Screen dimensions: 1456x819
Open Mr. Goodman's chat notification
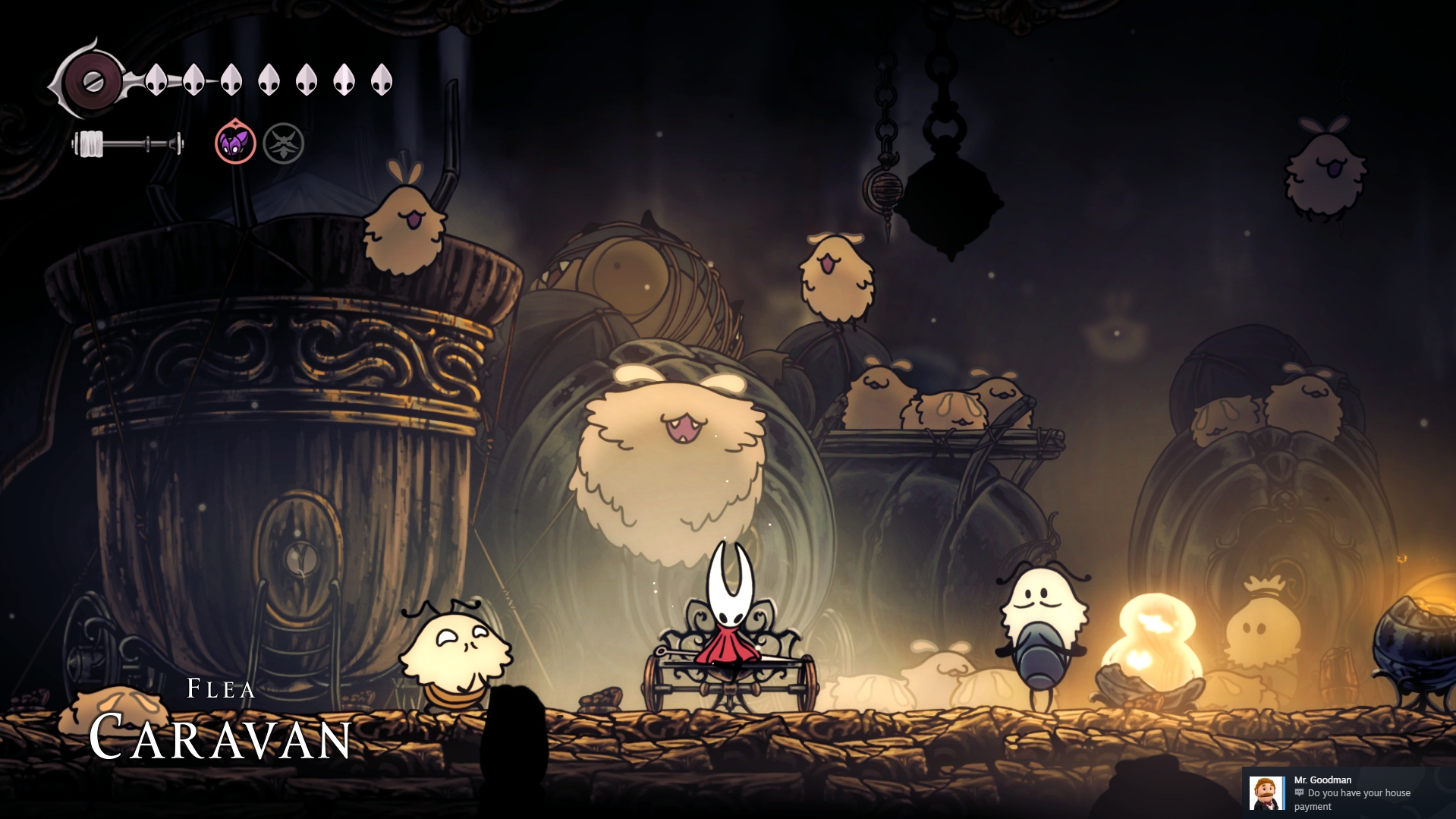(x=1351, y=792)
